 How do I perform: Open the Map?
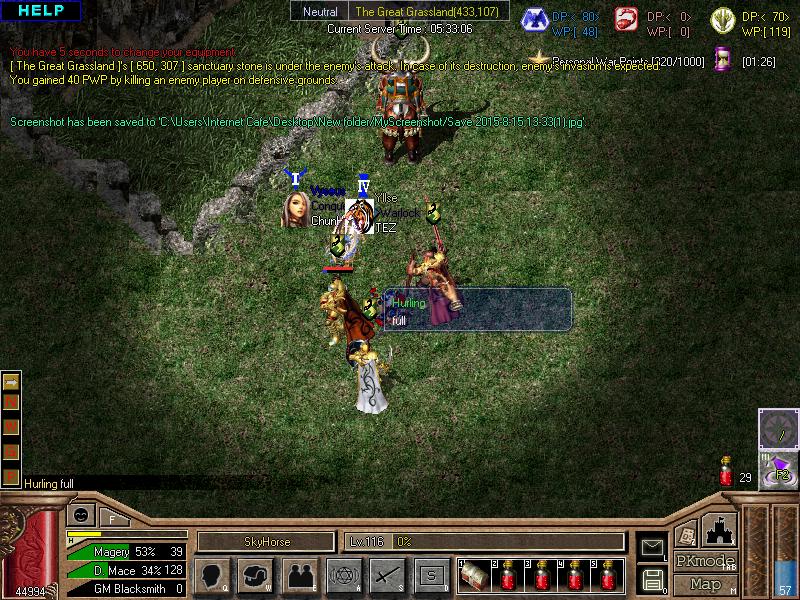coord(705,584)
